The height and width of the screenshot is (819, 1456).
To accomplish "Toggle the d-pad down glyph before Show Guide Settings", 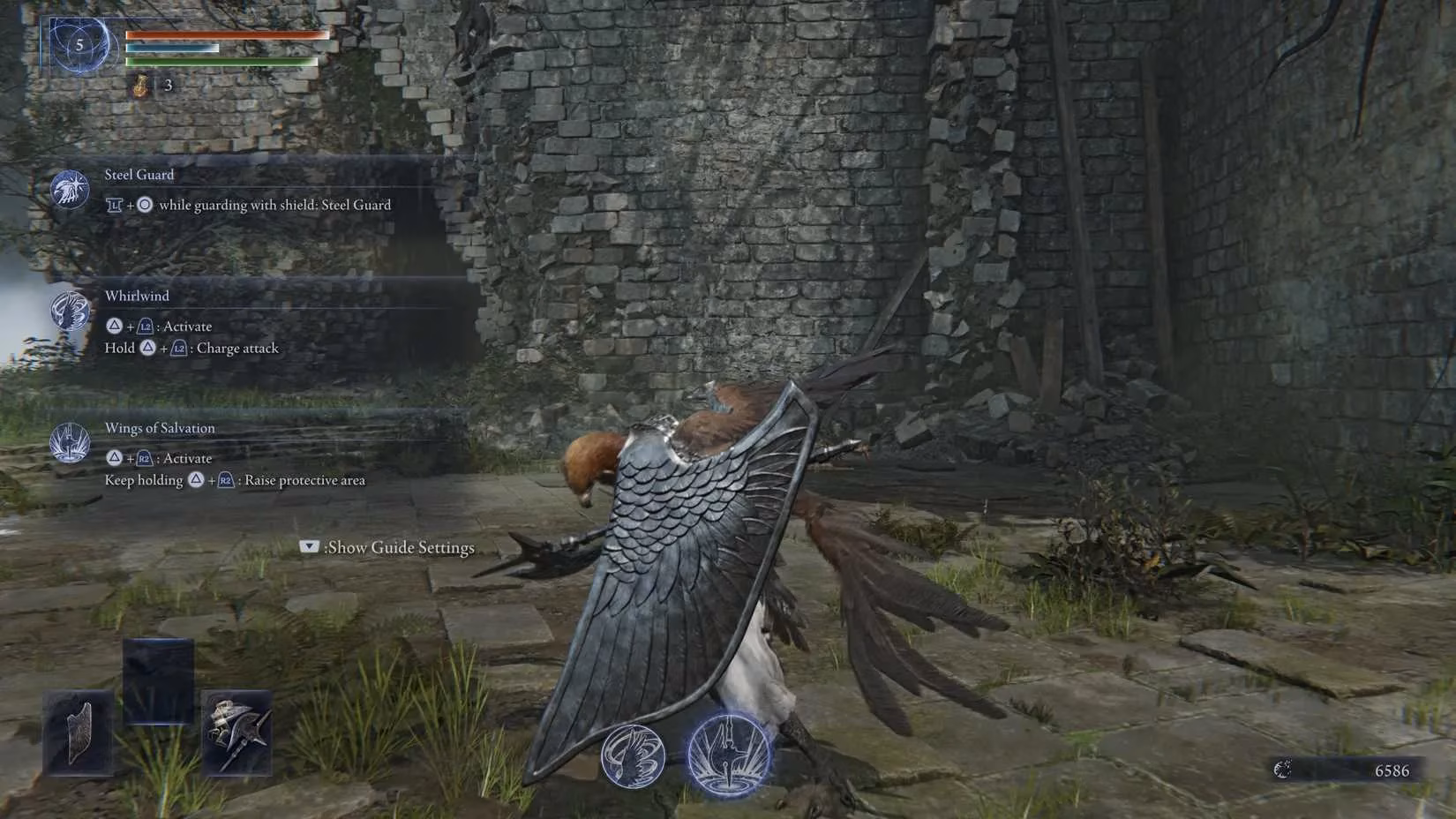I will point(308,547).
